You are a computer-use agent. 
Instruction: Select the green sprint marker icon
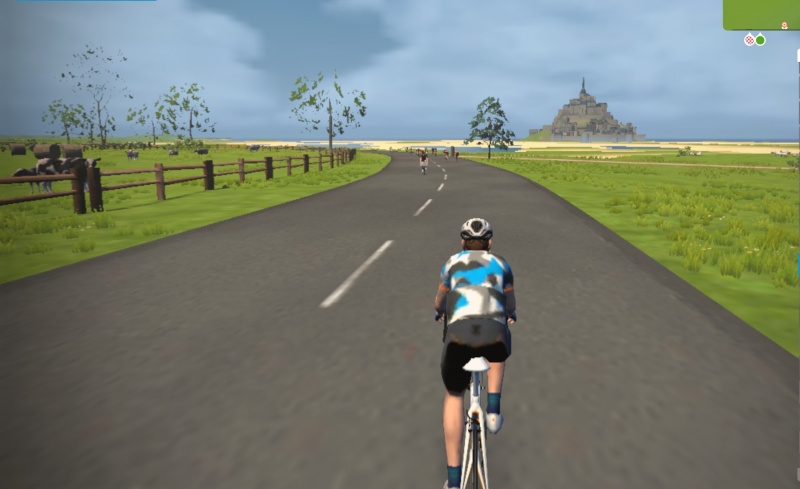(760, 40)
